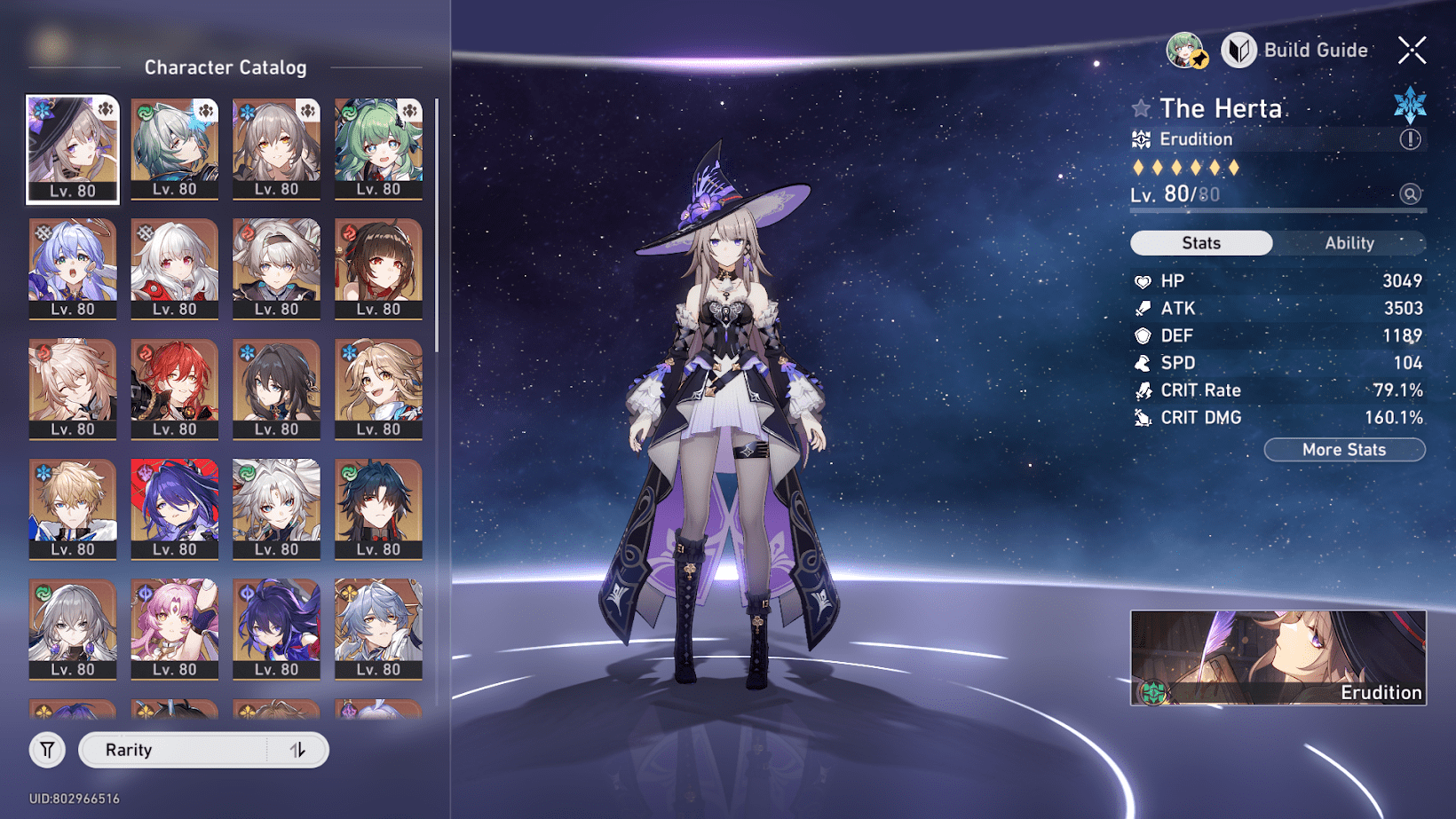Click the CRIT Rate stat icon
The width and height of the screenshot is (1456, 819).
(1143, 390)
